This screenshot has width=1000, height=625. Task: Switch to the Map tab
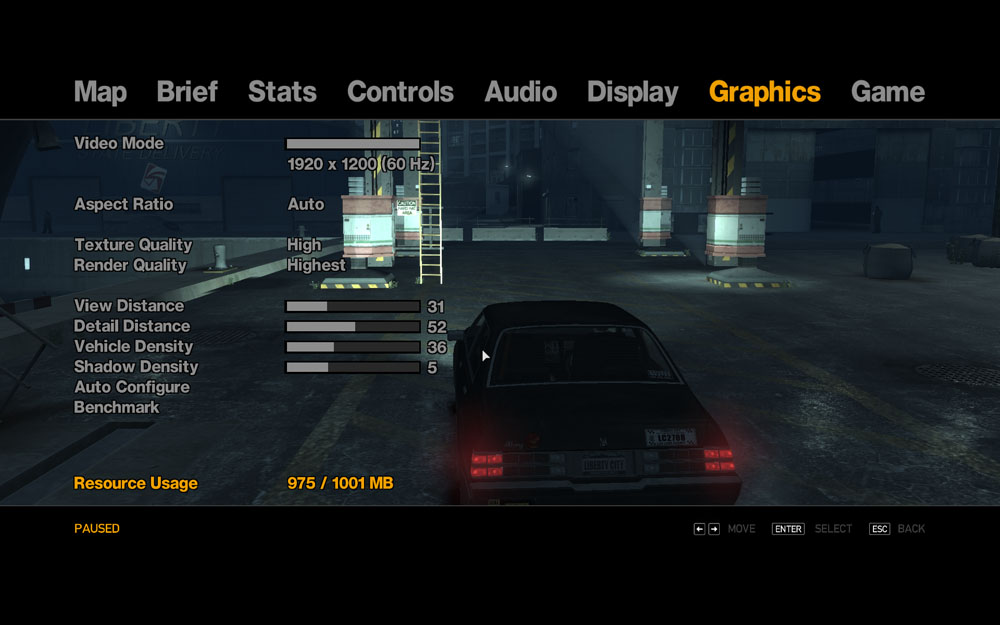coord(100,92)
